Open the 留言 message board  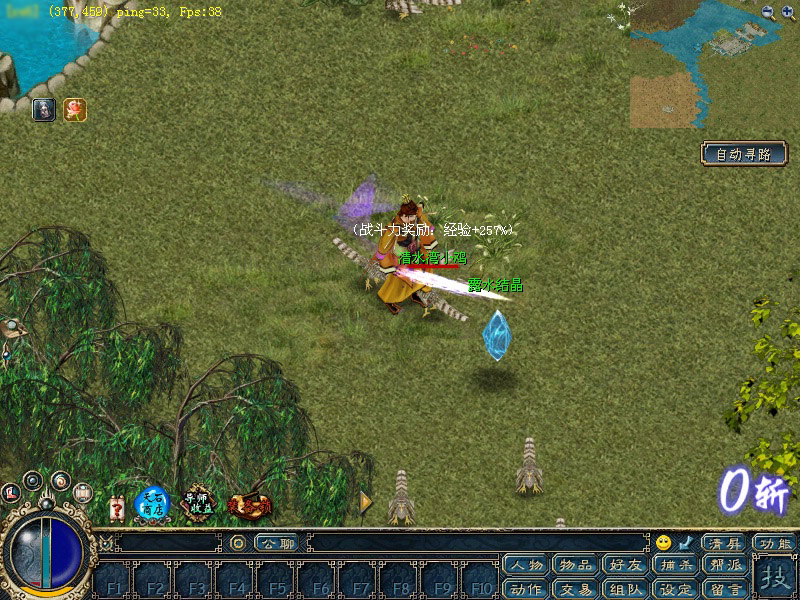coord(727,589)
